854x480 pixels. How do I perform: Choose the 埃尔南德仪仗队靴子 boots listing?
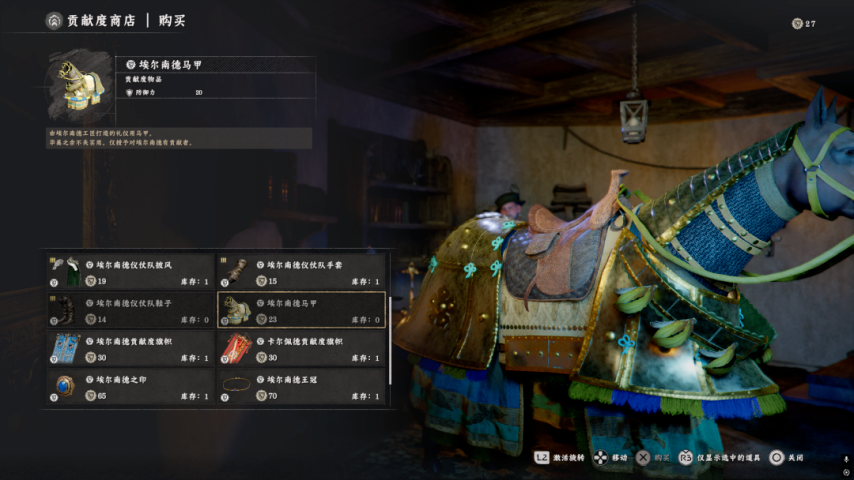click(x=130, y=310)
